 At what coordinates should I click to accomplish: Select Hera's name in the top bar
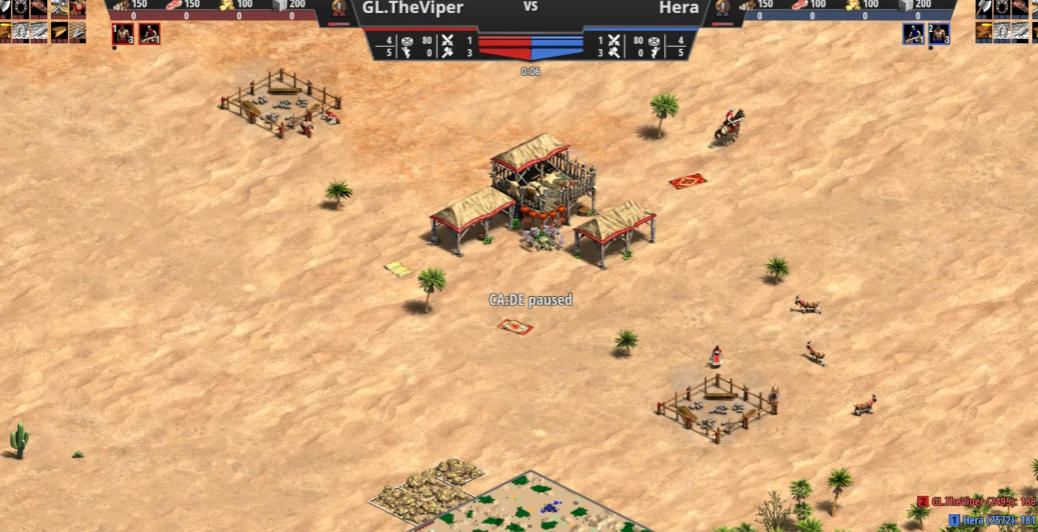678,8
